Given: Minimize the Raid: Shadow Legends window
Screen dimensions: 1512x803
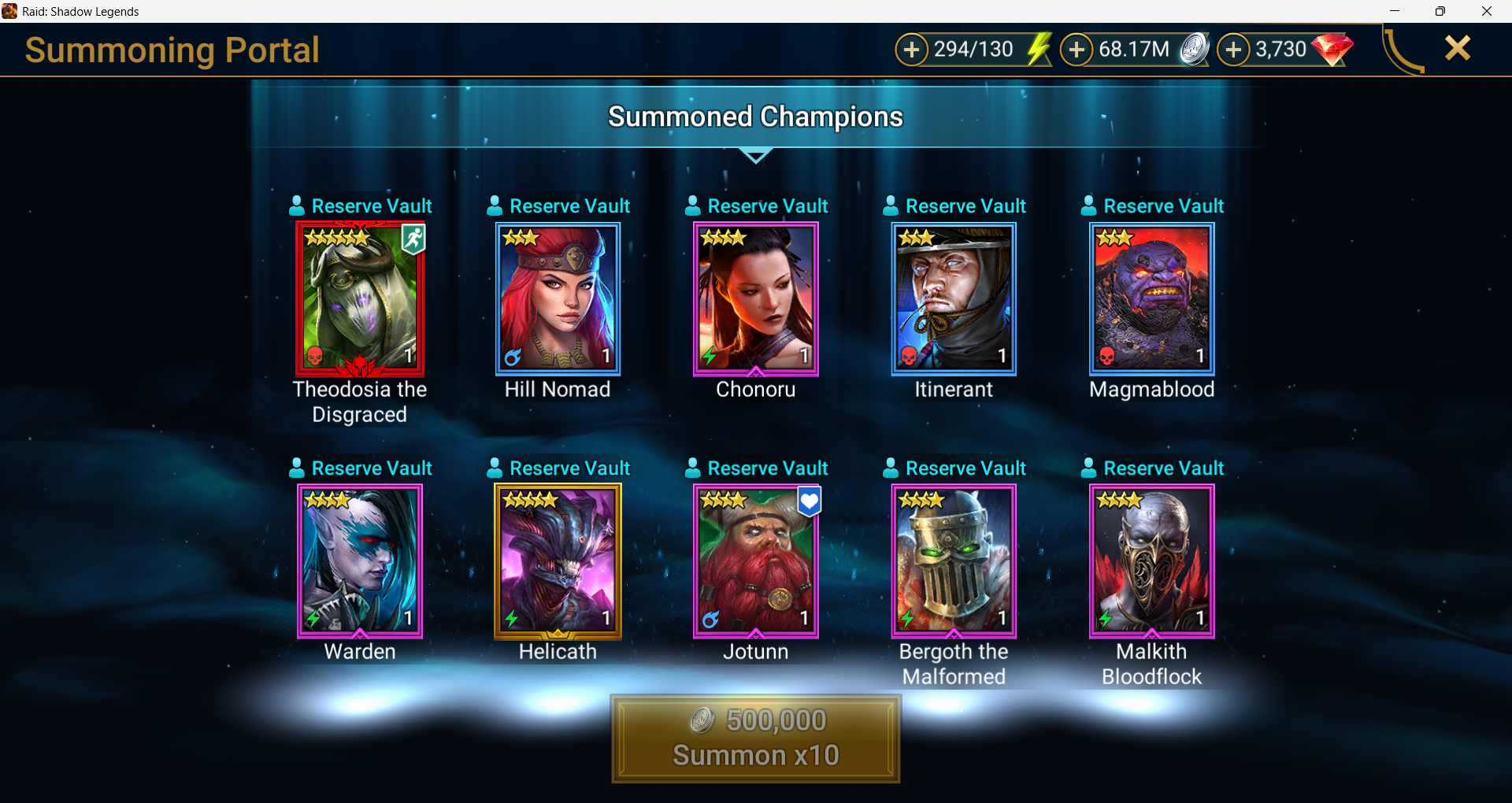Looking at the screenshot, I should click(x=1395, y=11).
